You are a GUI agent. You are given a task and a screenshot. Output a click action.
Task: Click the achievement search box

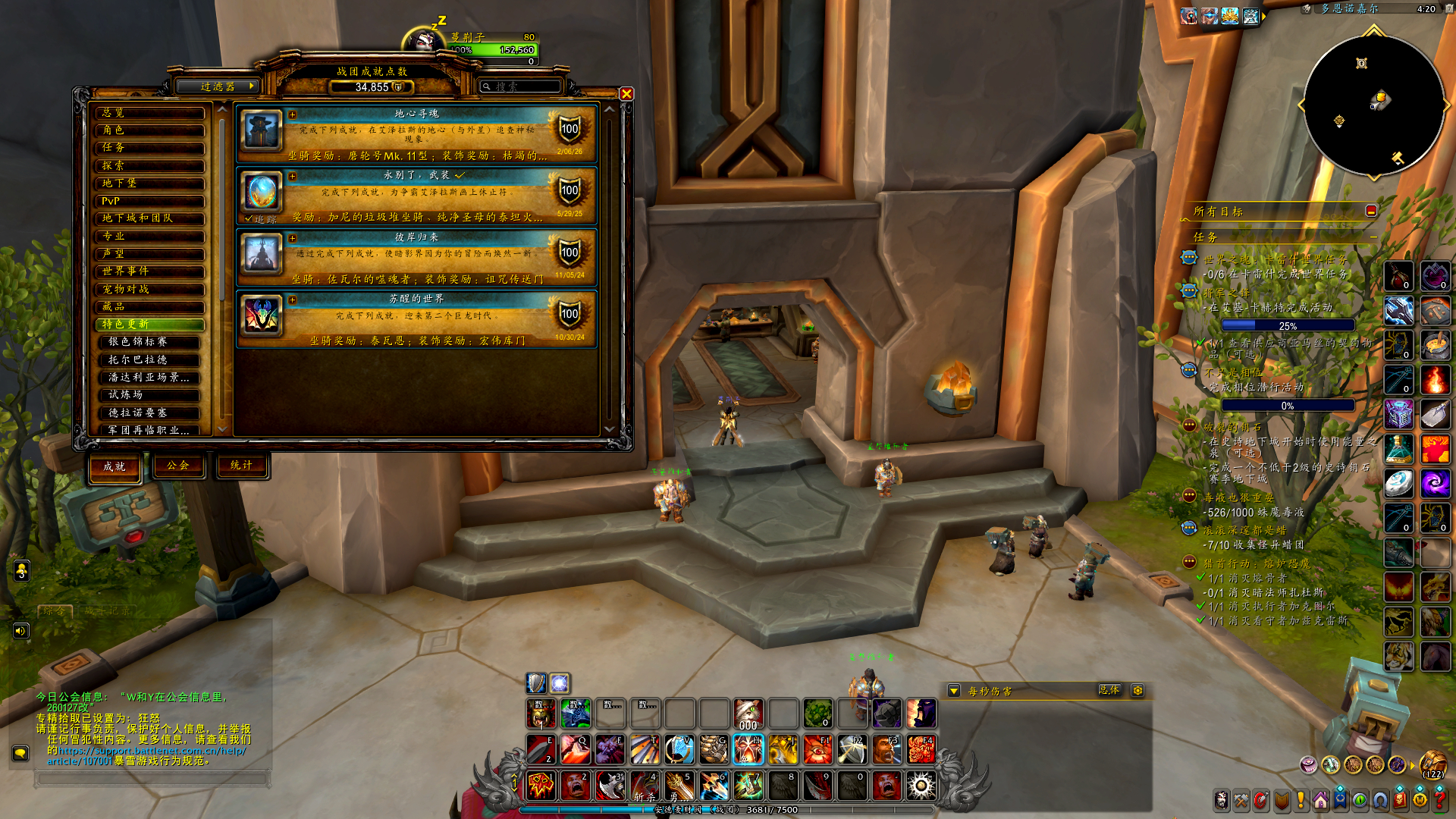tap(523, 87)
